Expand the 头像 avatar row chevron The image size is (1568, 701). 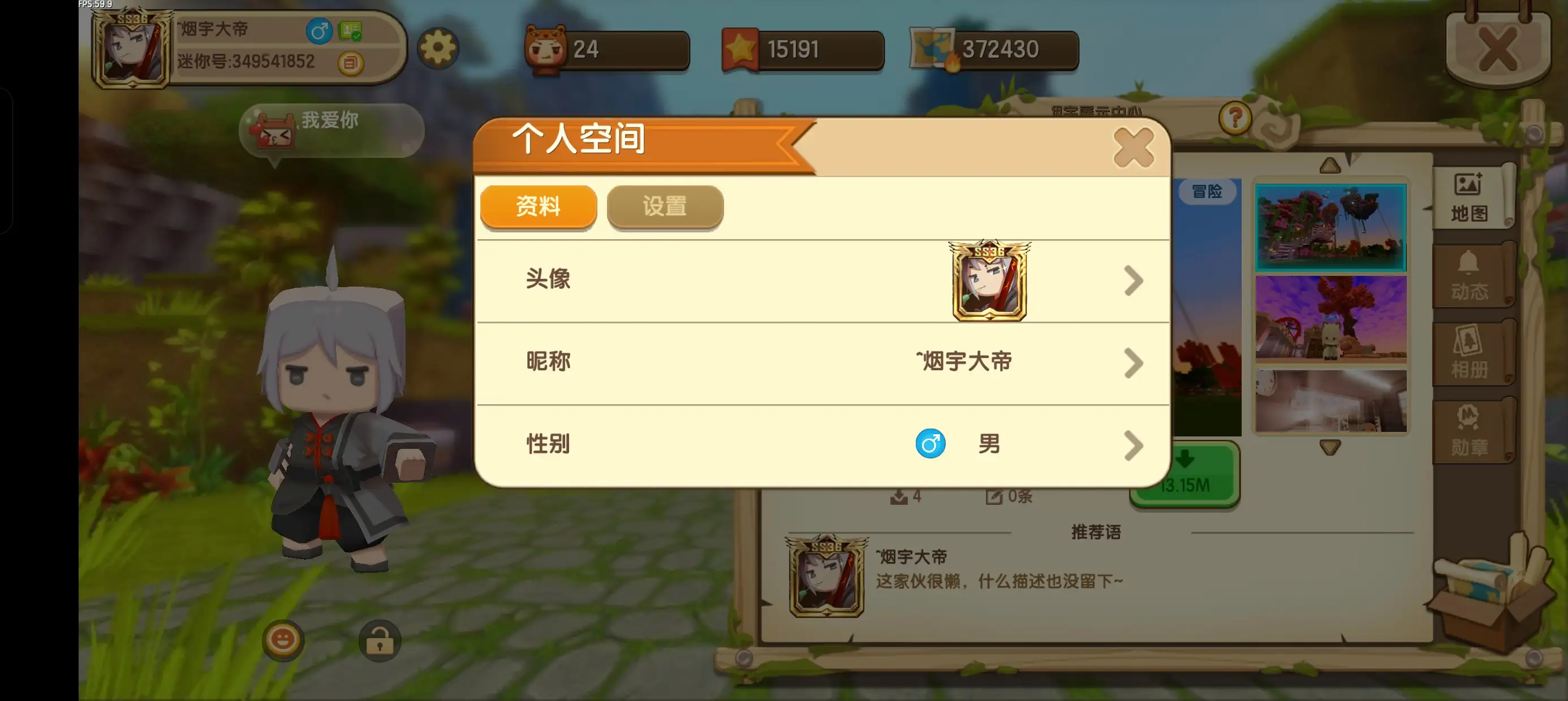click(1134, 280)
